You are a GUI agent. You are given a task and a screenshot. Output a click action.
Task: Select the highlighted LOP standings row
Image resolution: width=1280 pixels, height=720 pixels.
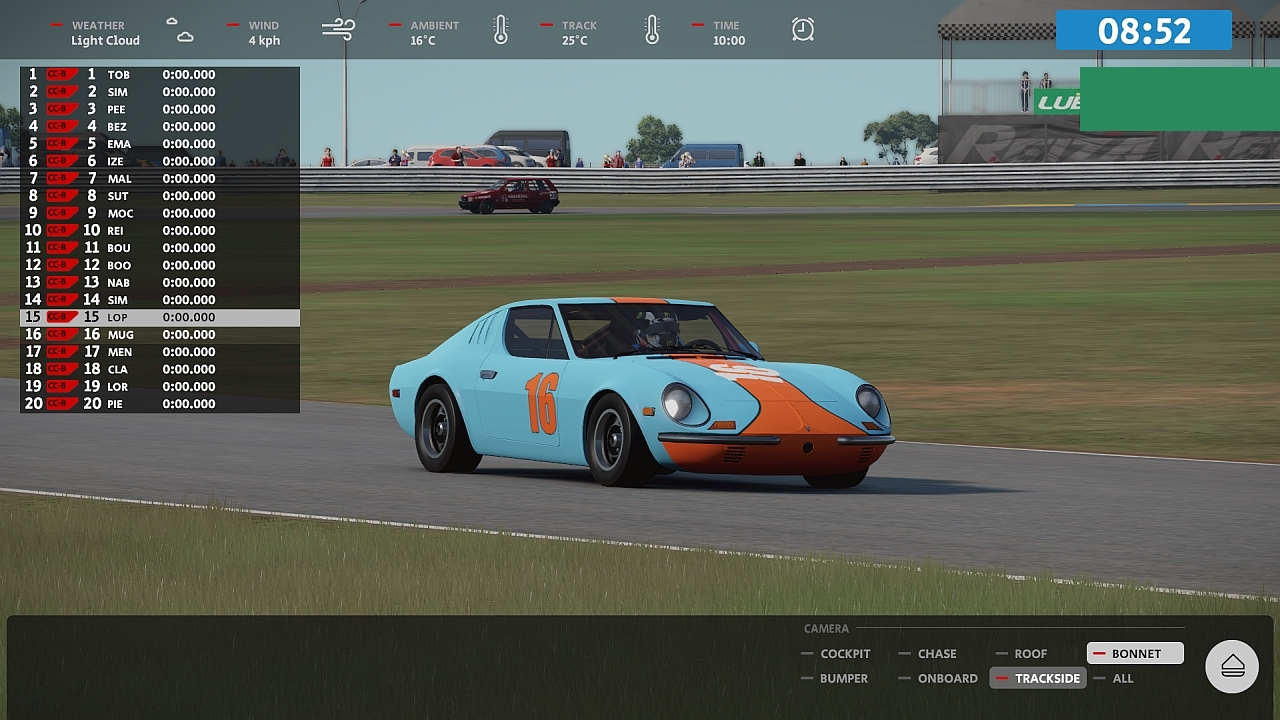point(160,317)
